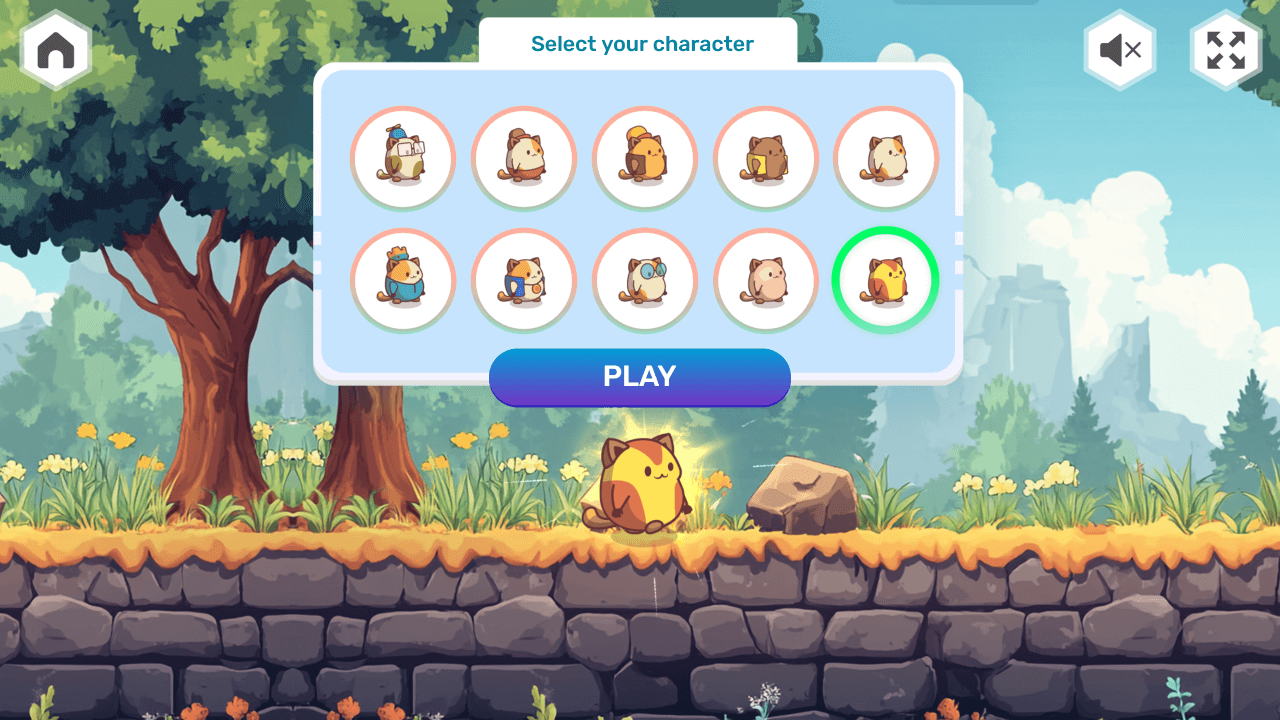This screenshot has width=1280, height=720.
Task: Return to the home screen
Action: [x=55, y=50]
